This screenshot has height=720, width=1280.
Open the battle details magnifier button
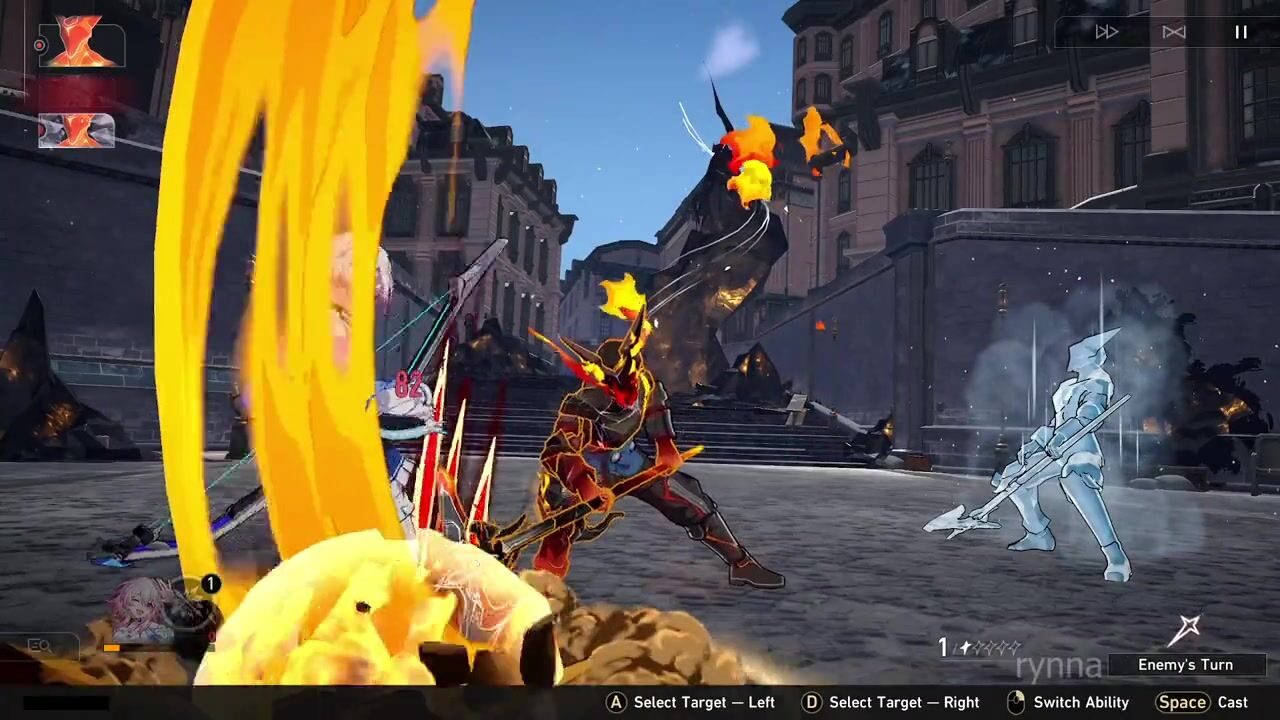(x=40, y=646)
